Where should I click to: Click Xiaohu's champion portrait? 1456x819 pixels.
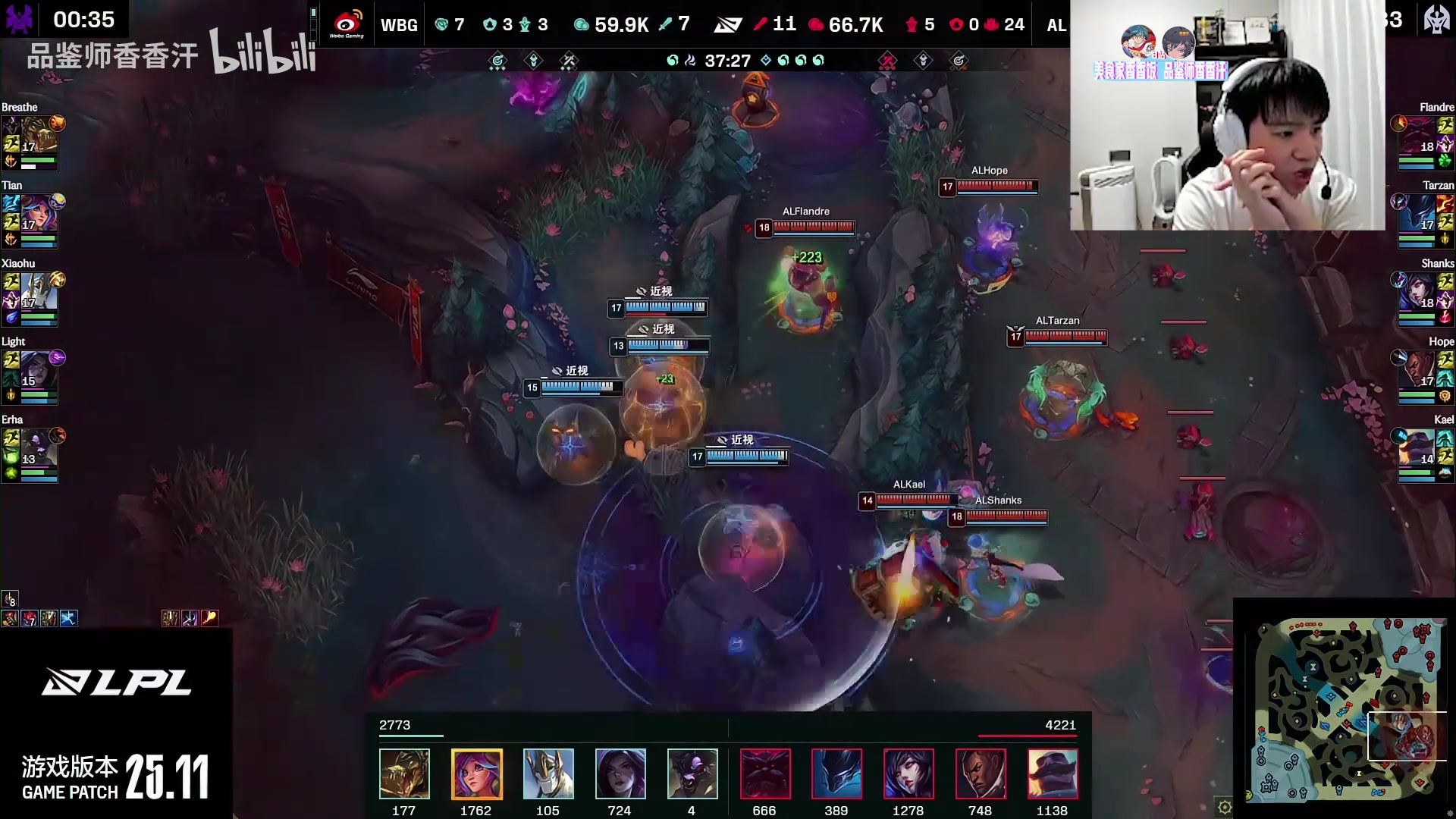point(38,293)
